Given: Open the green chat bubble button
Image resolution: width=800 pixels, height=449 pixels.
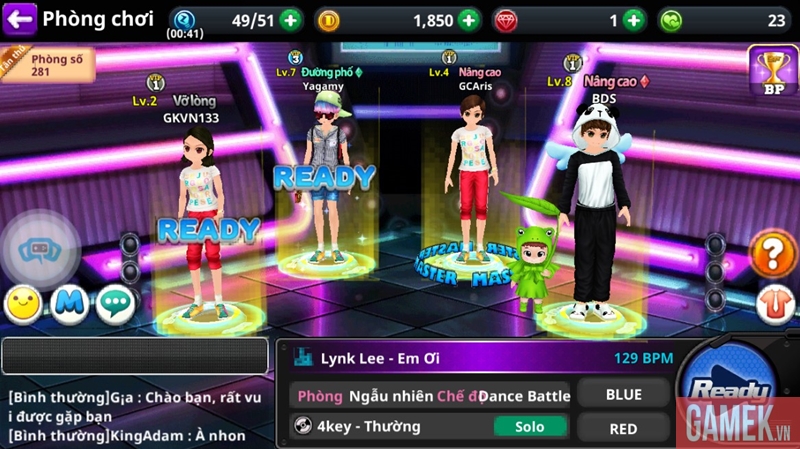Looking at the screenshot, I should pyautogui.click(x=115, y=305).
